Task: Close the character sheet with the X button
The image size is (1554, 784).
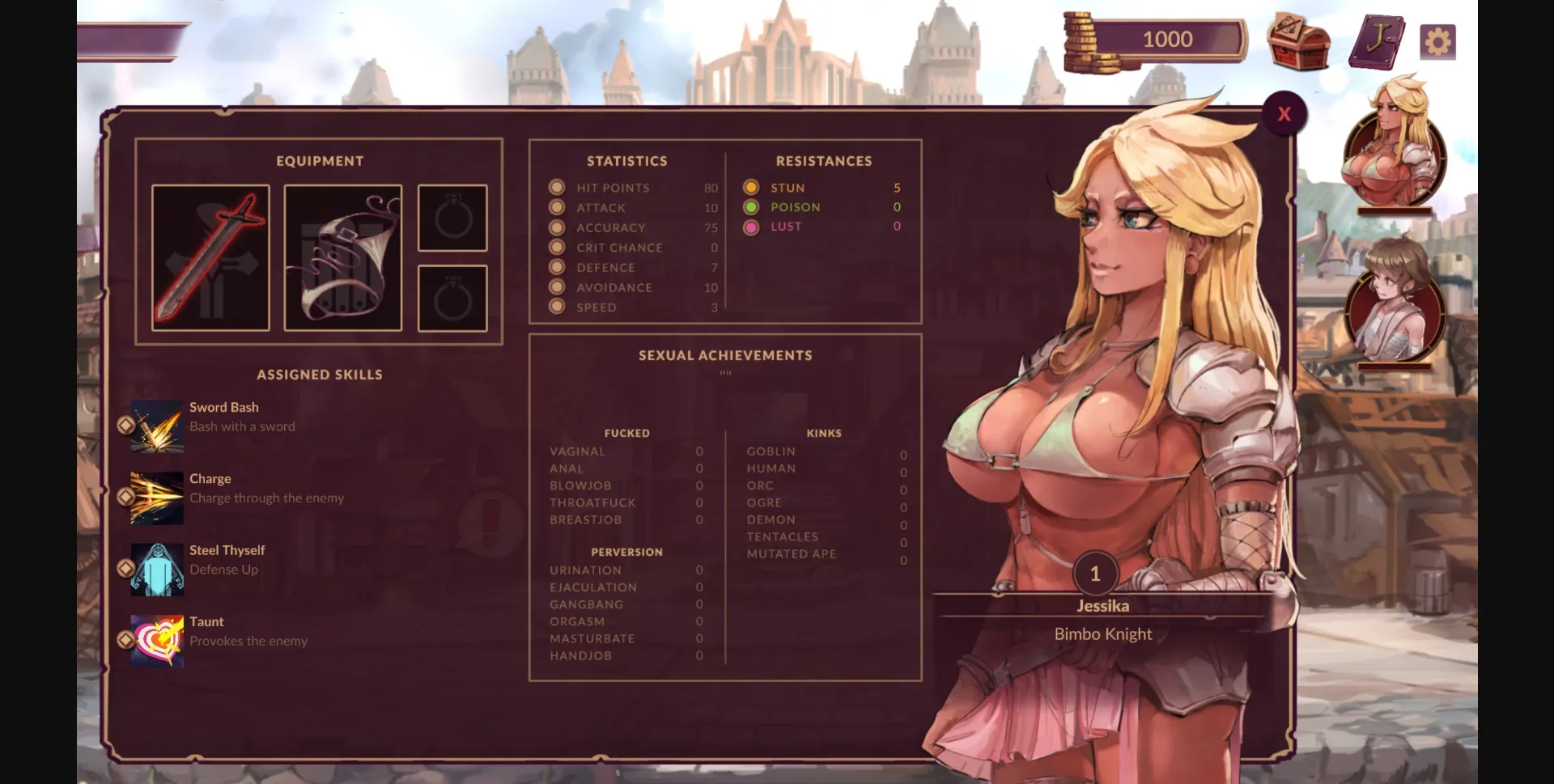Action: (x=1284, y=113)
